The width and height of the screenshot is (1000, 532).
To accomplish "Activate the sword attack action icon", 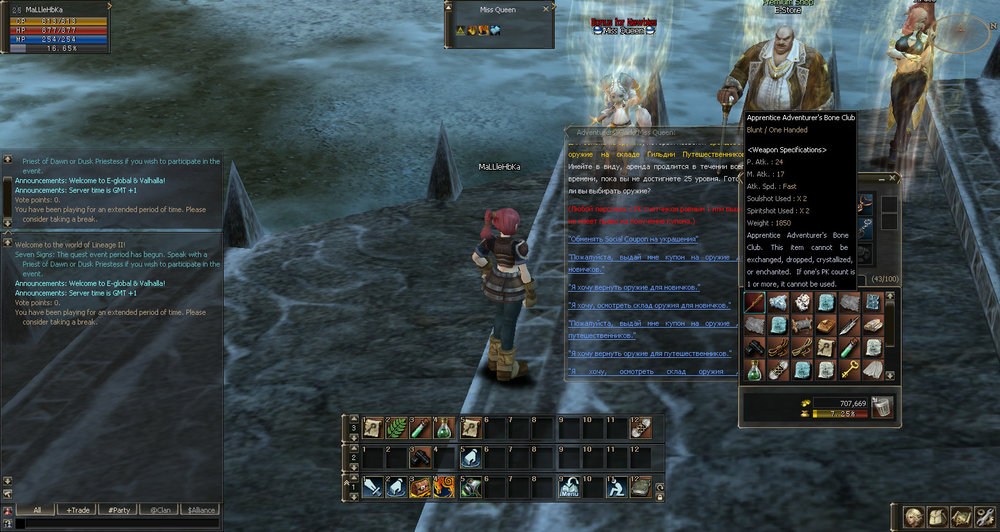I will point(373,487).
